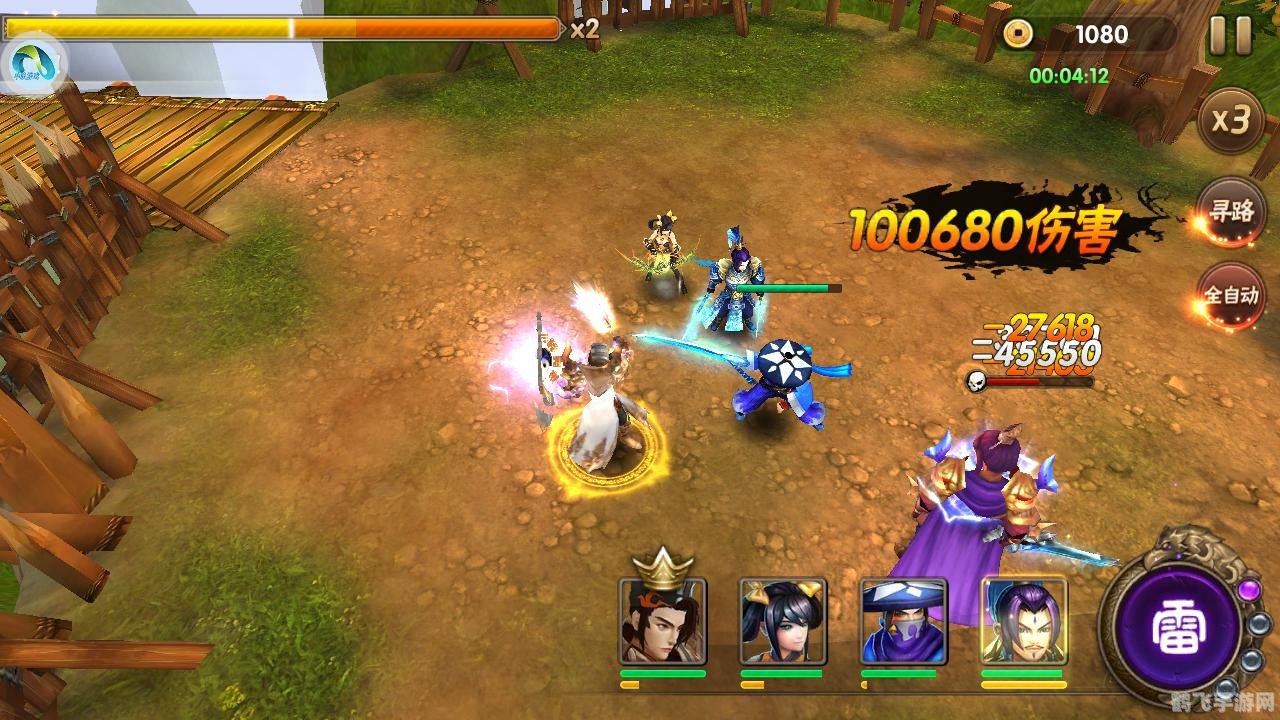Toggle the x3 speed button
Screen dimensions: 1280x720
click(1231, 121)
